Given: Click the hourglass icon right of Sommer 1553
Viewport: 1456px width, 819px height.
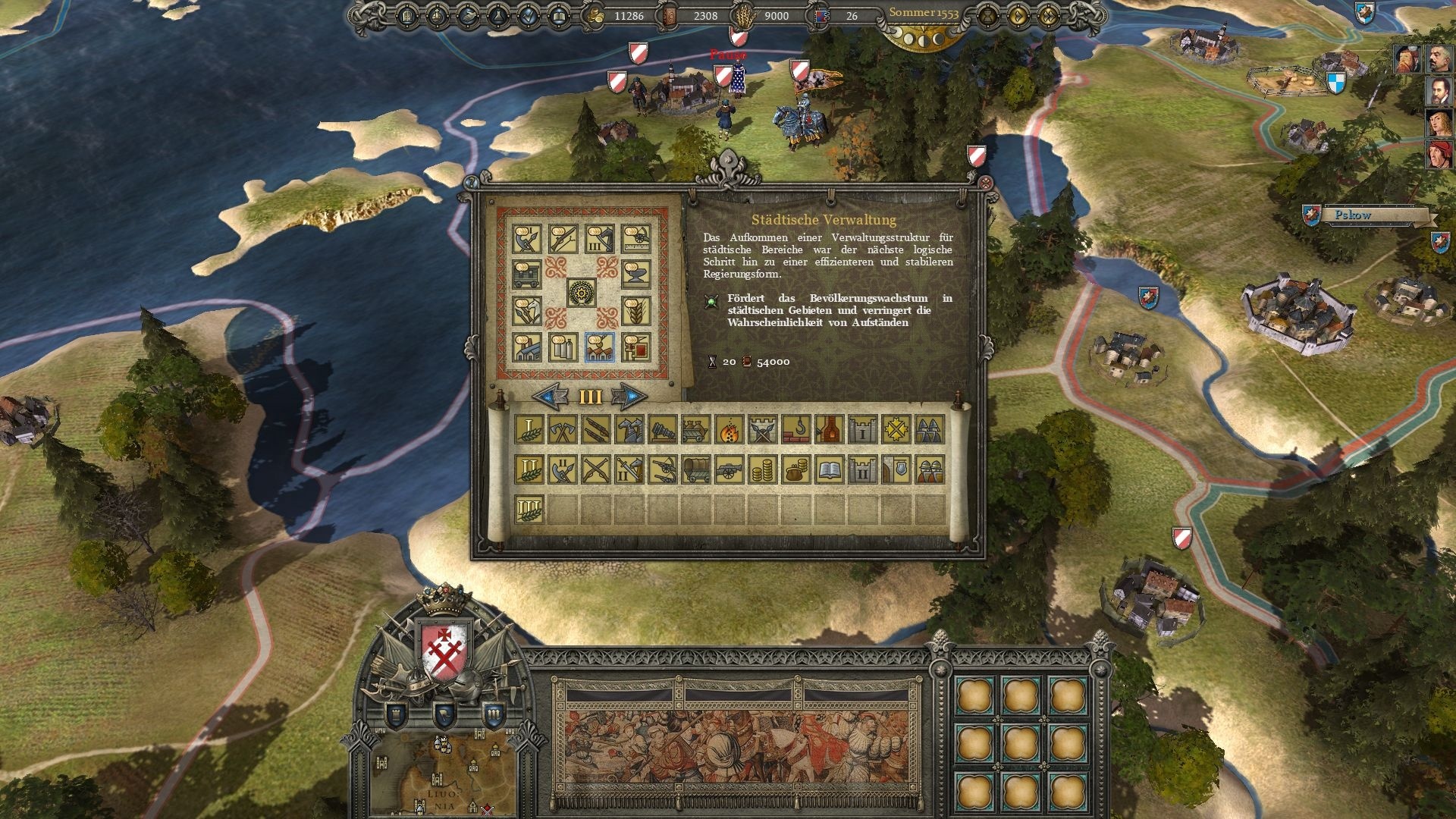Looking at the screenshot, I should click(x=988, y=14).
